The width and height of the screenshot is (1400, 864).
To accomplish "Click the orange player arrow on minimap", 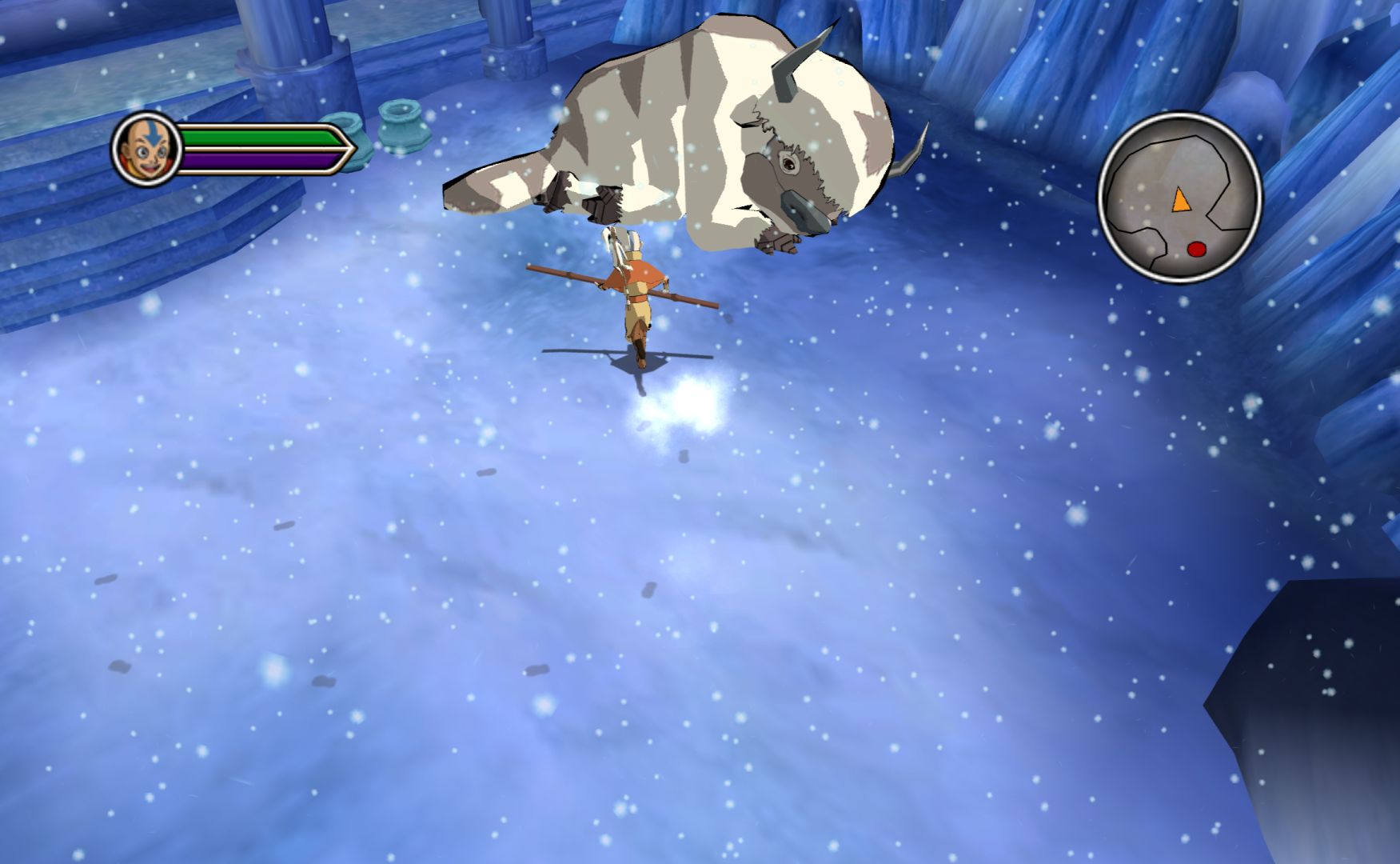I will tap(1180, 200).
